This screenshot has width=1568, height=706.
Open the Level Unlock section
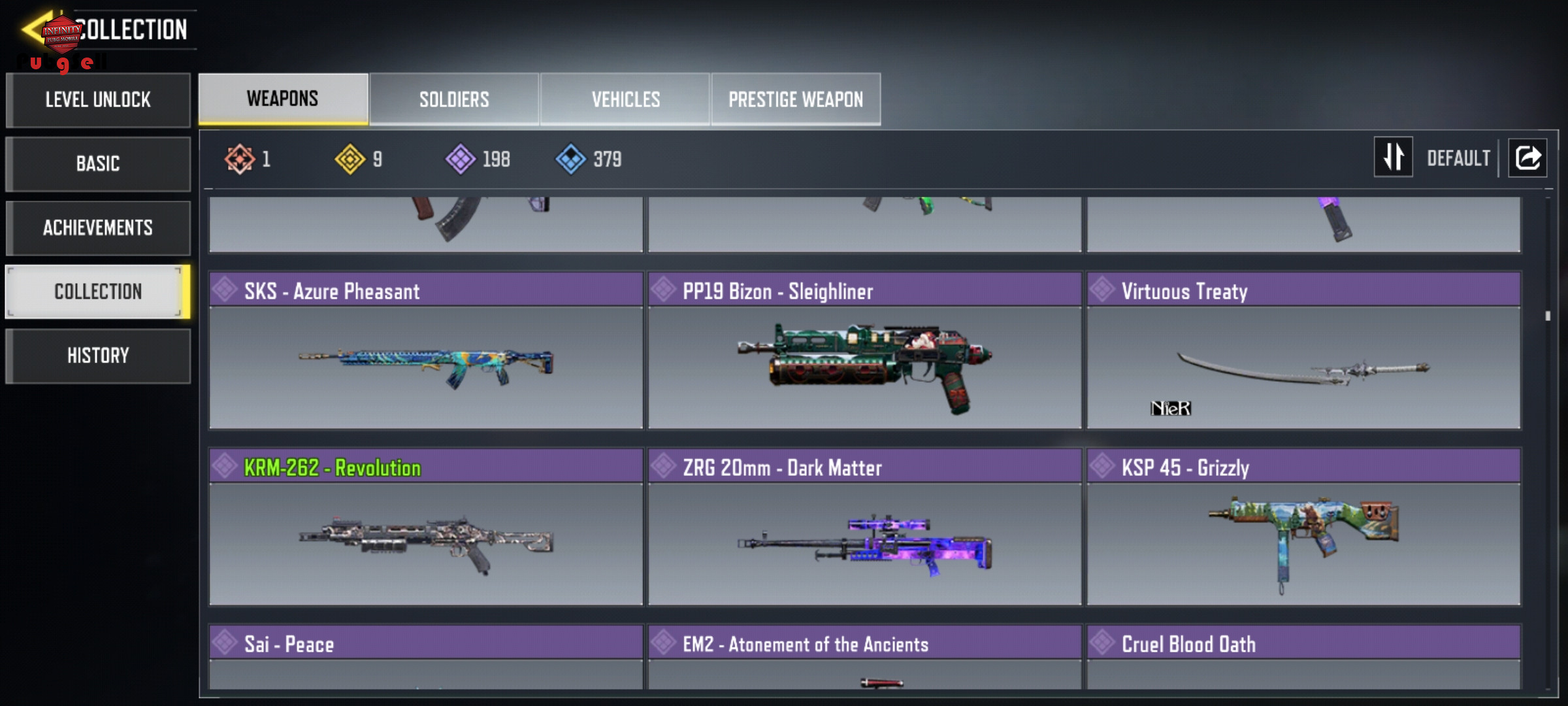(x=98, y=100)
